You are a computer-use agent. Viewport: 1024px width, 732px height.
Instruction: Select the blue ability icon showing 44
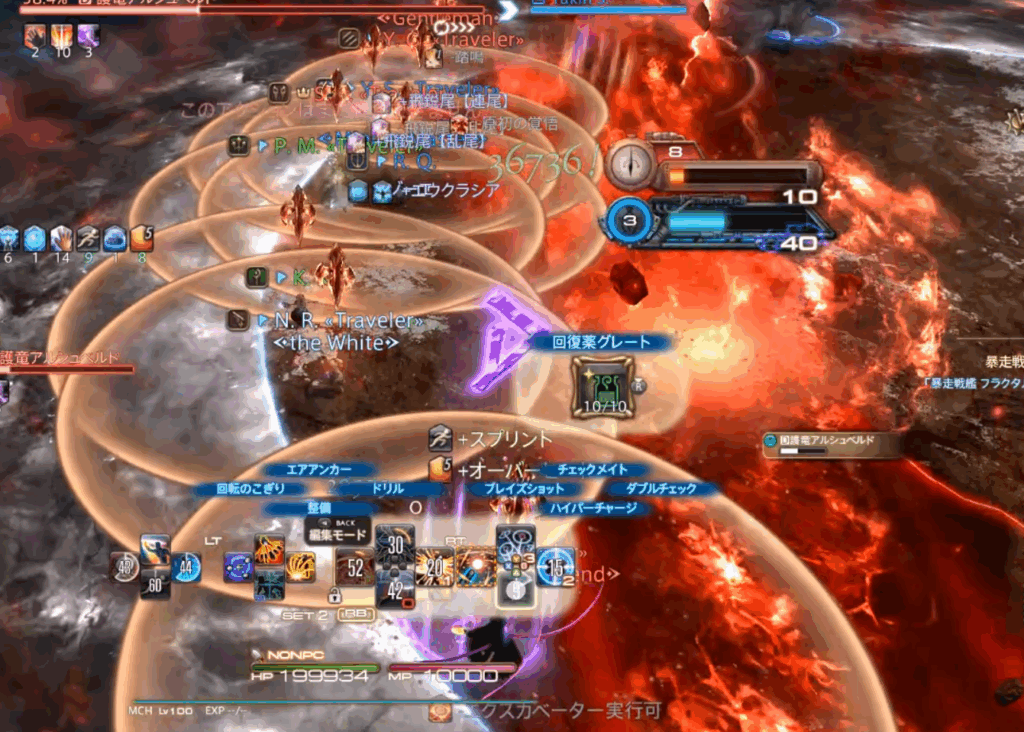[186, 567]
